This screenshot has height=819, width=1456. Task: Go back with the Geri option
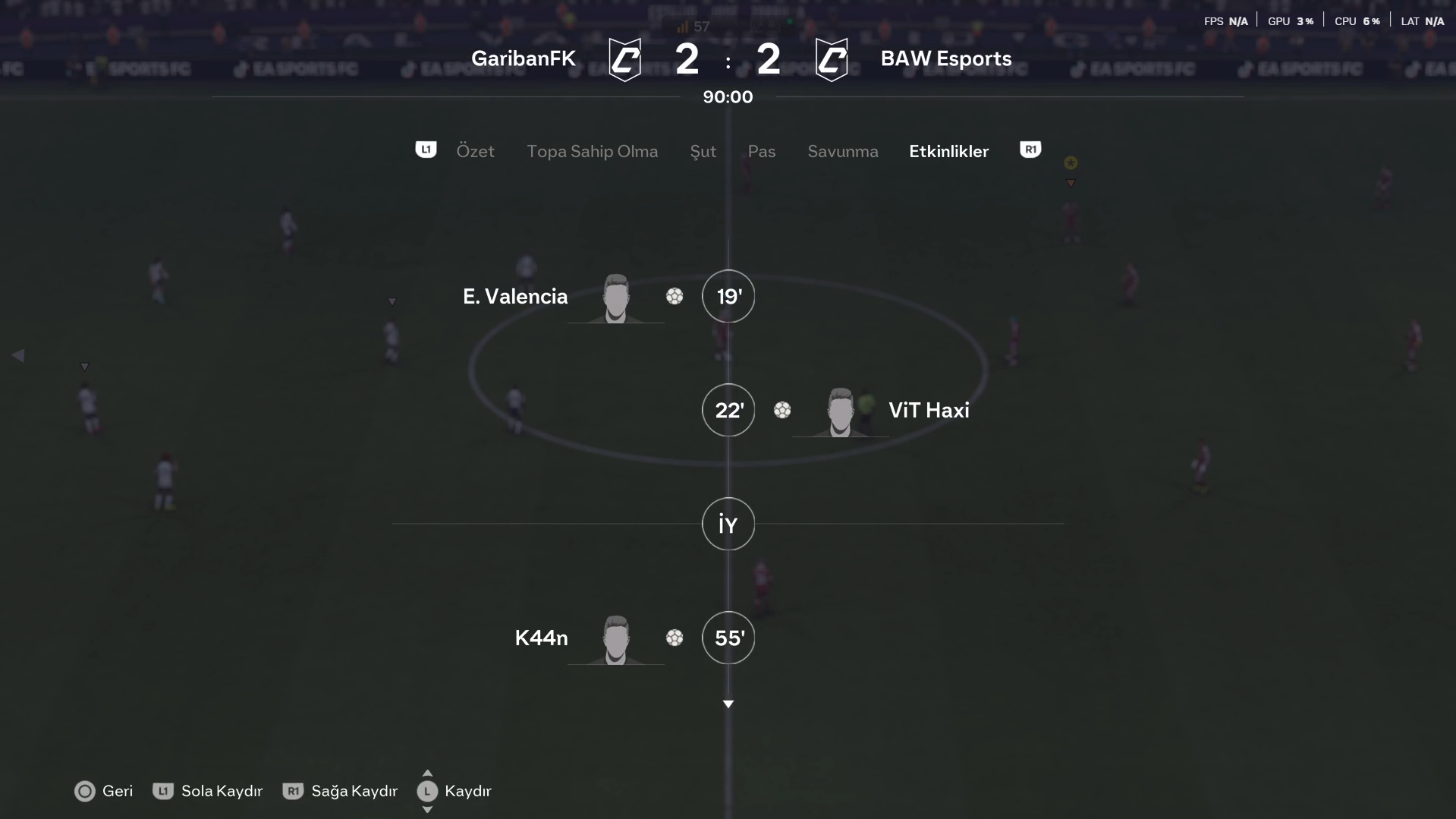tap(104, 791)
